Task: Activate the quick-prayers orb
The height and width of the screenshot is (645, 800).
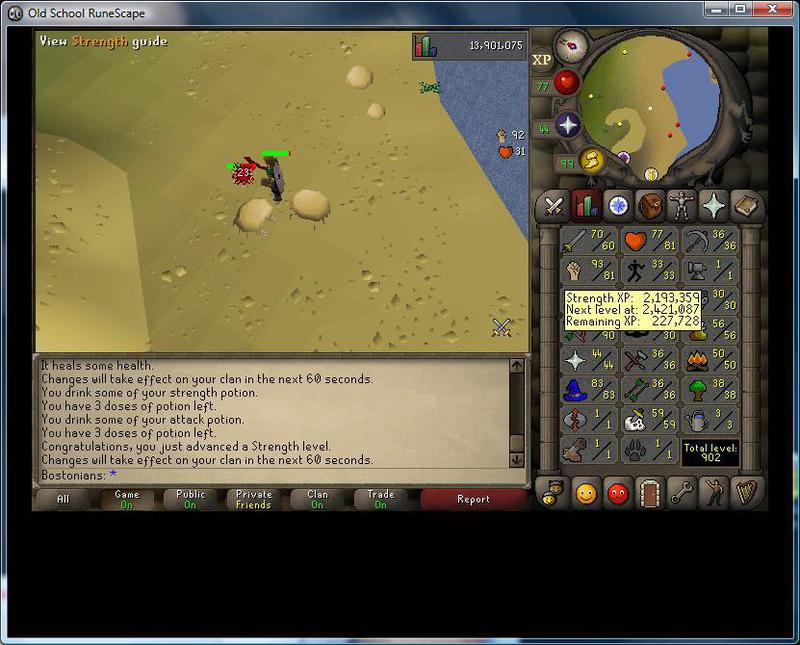Action: point(568,125)
